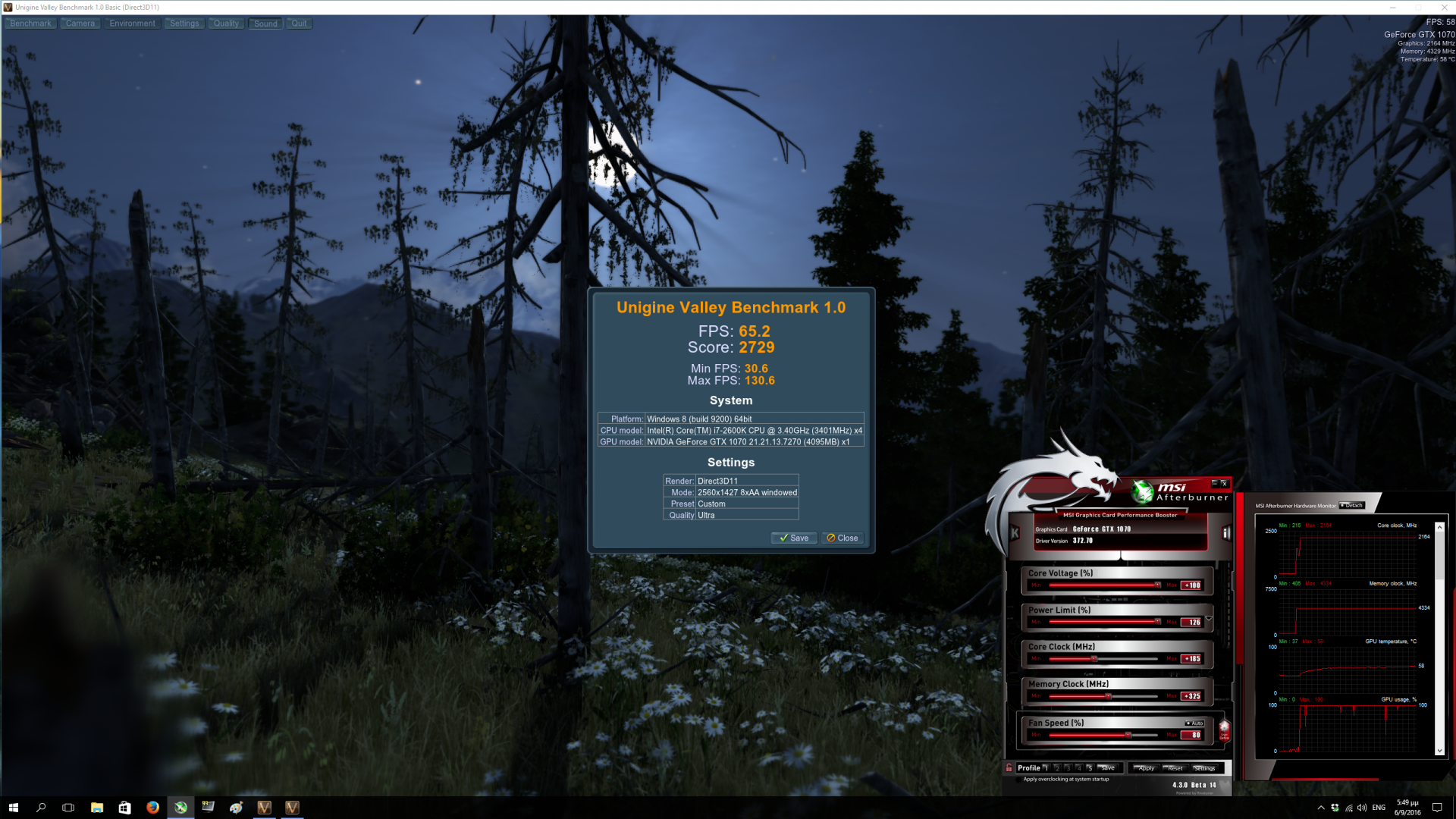Close the benchmark results dialog
Screen dimensions: 1456x819
[x=843, y=538]
